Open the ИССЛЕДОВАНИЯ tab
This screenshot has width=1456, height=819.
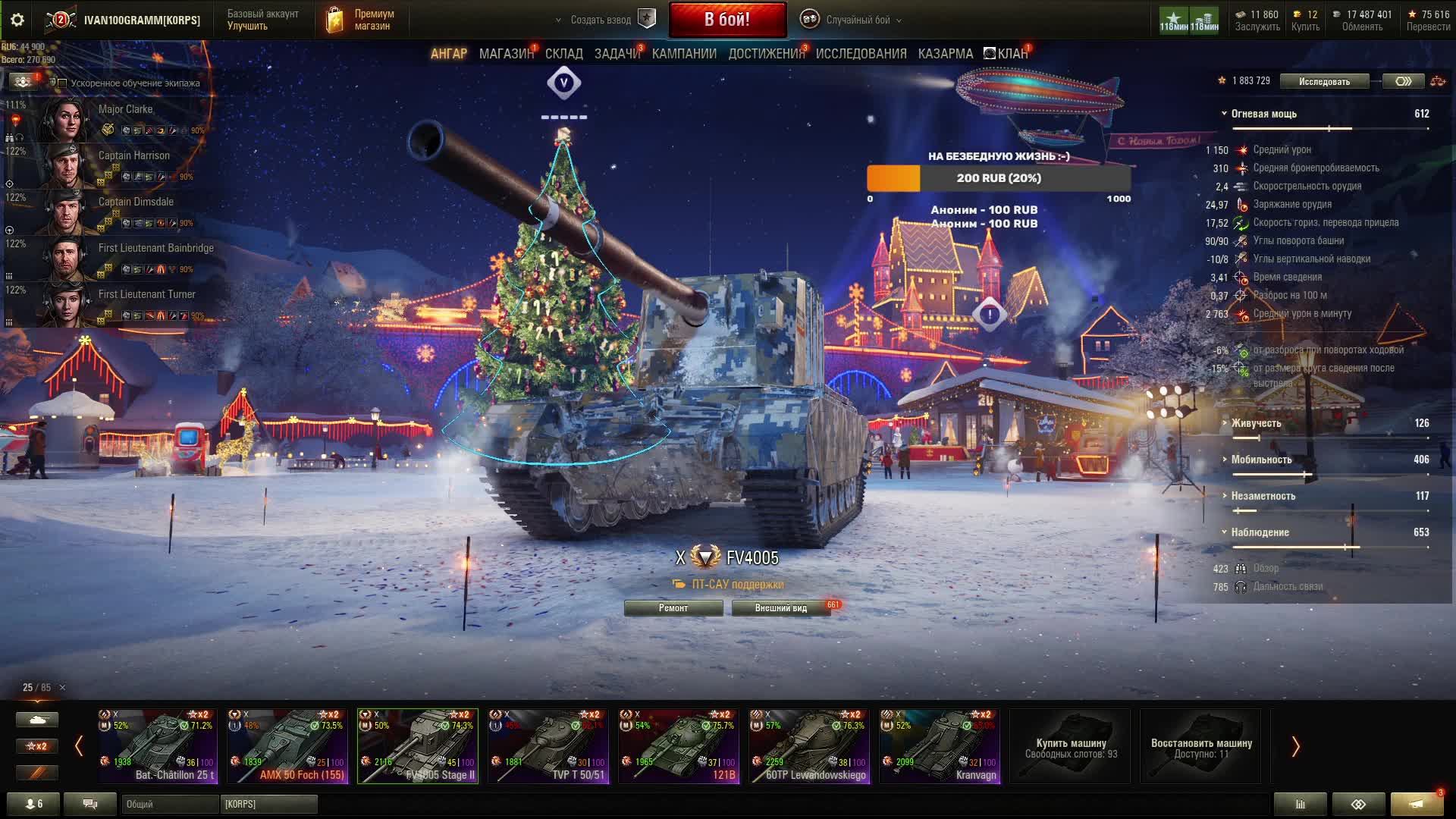pyautogui.click(x=861, y=54)
